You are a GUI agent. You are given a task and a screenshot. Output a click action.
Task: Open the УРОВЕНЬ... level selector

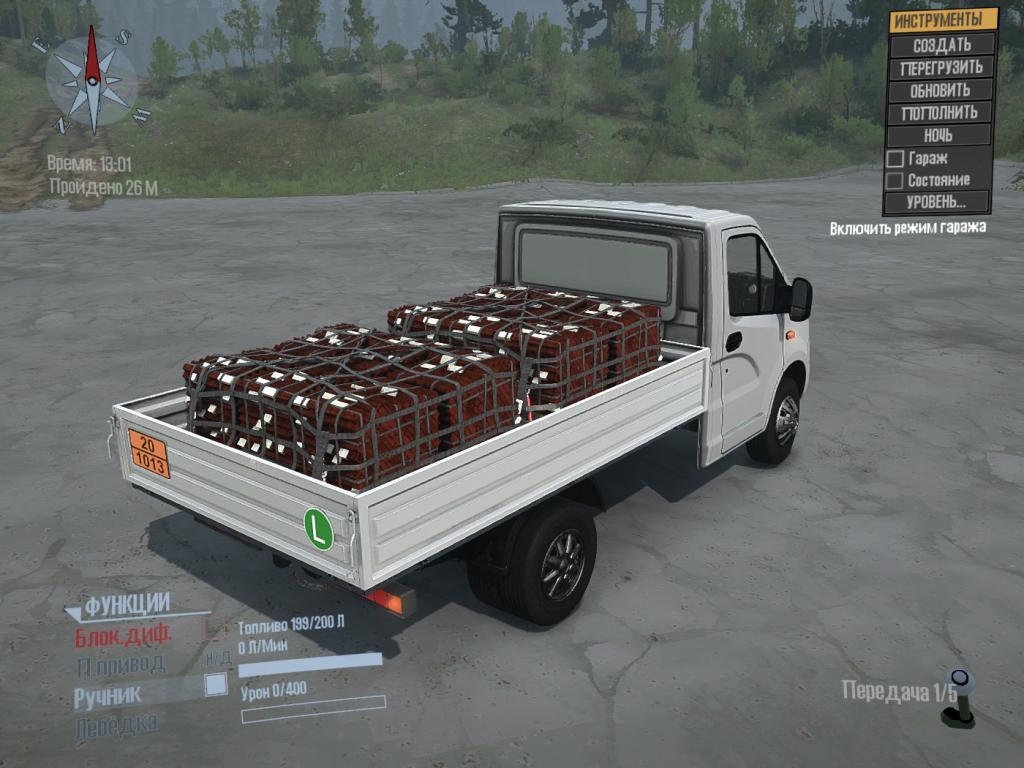tap(937, 202)
